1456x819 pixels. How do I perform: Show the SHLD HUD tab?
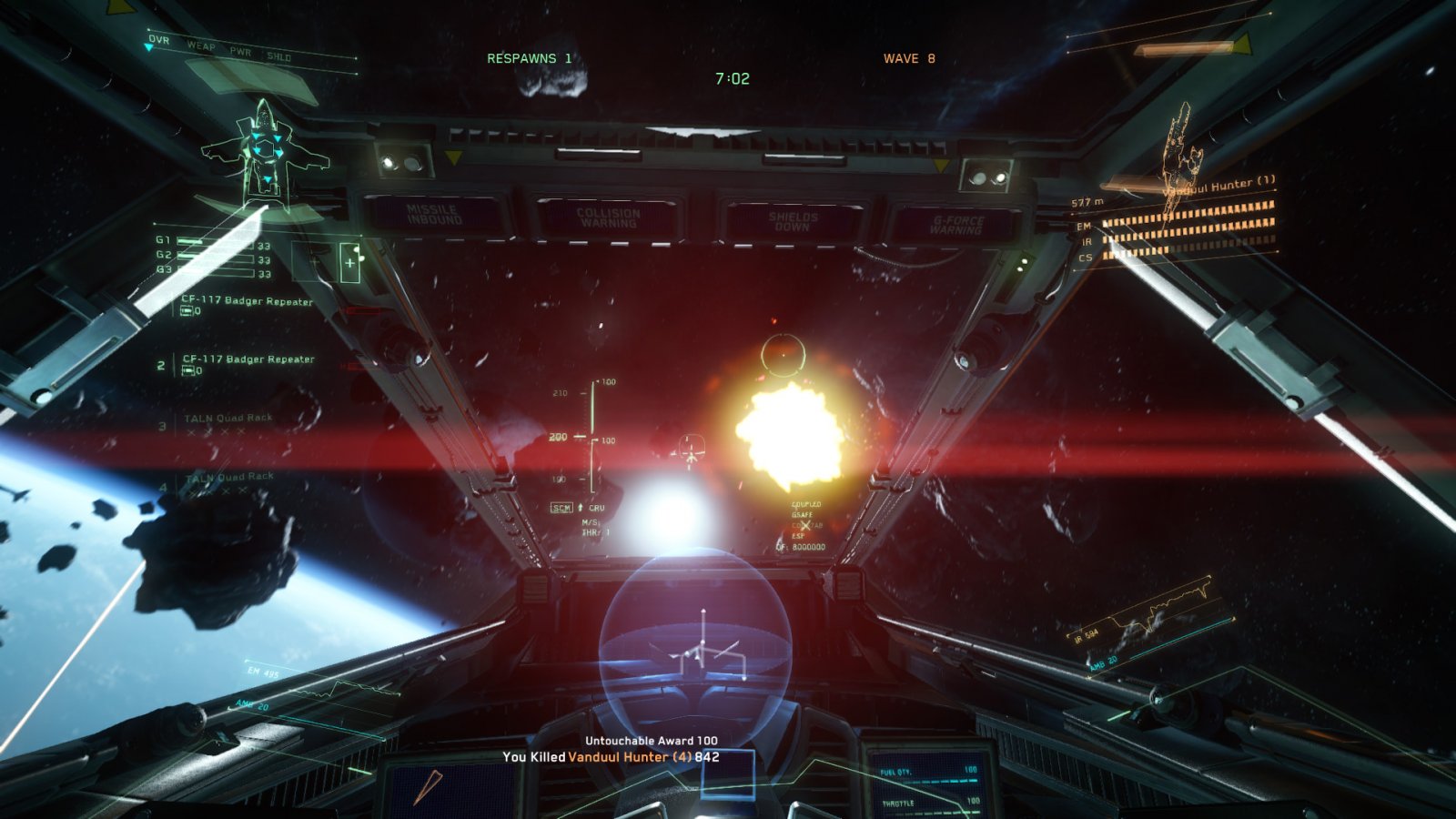coord(278,56)
